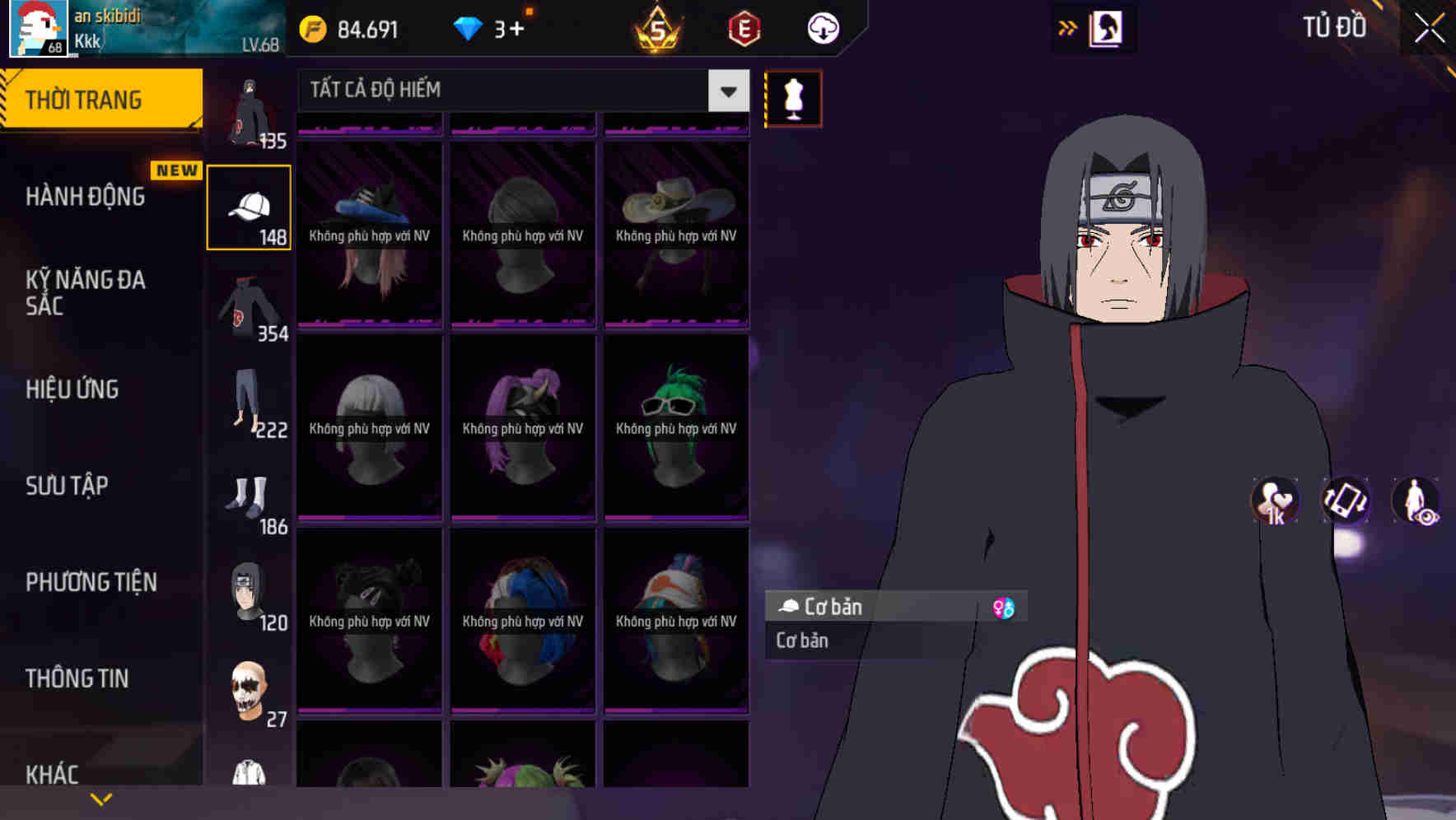Open THÔNG TIN section

(77, 678)
